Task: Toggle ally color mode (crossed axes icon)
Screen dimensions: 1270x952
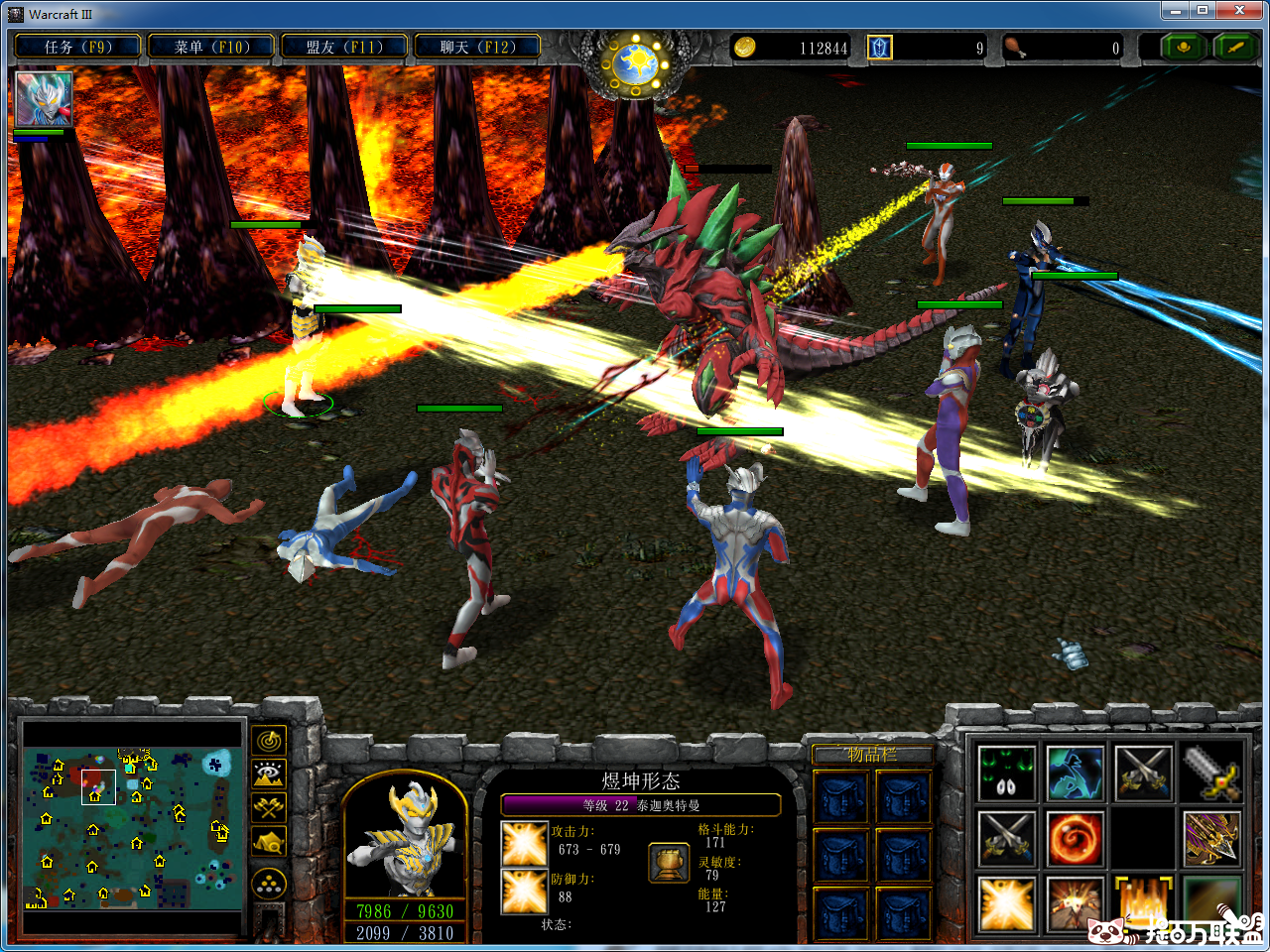Action: click(270, 807)
